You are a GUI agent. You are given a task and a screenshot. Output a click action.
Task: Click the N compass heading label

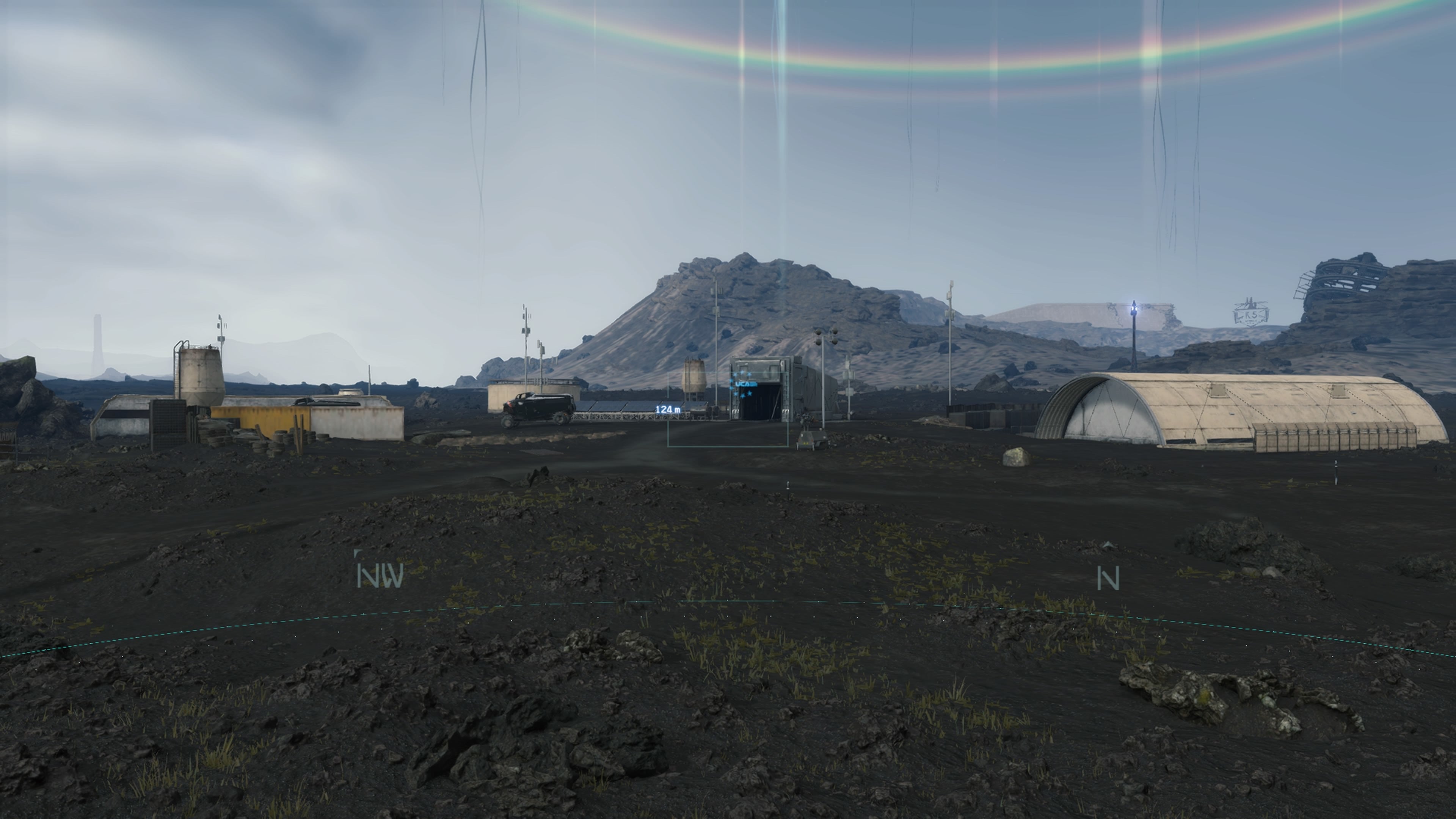click(1108, 578)
